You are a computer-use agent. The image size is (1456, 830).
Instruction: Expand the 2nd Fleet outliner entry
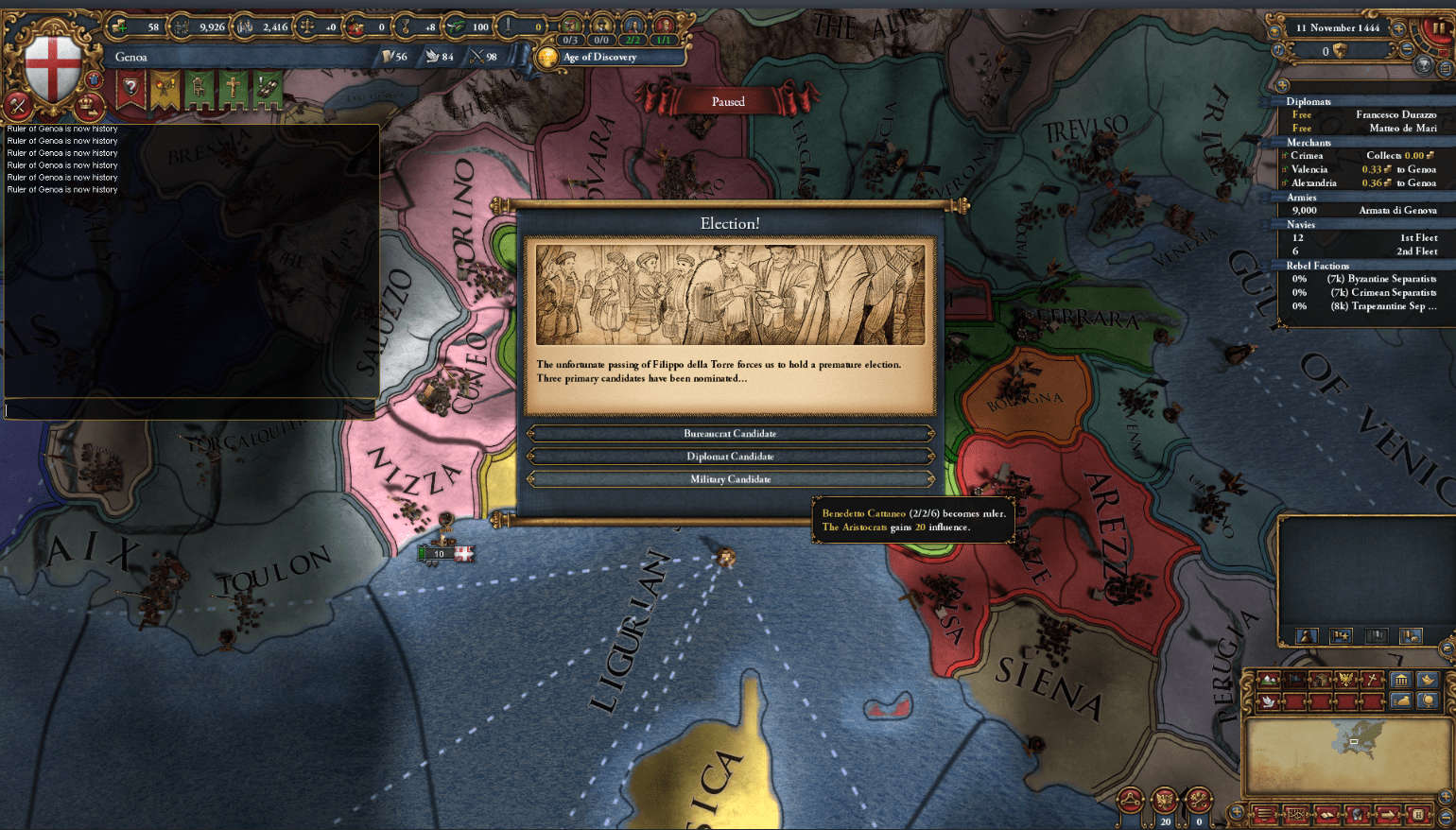tap(1417, 251)
